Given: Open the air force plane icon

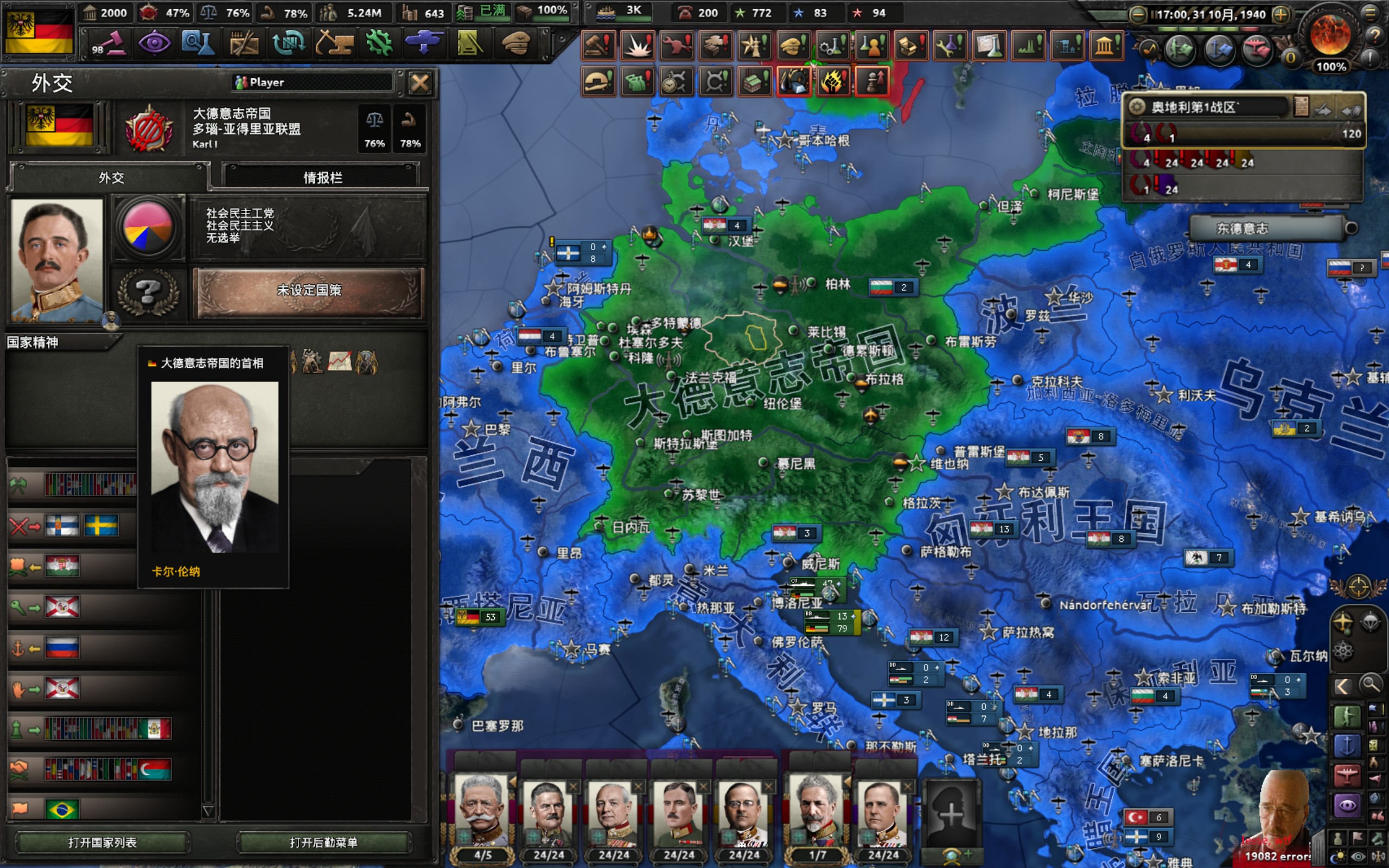Looking at the screenshot, I should point(424,43).
